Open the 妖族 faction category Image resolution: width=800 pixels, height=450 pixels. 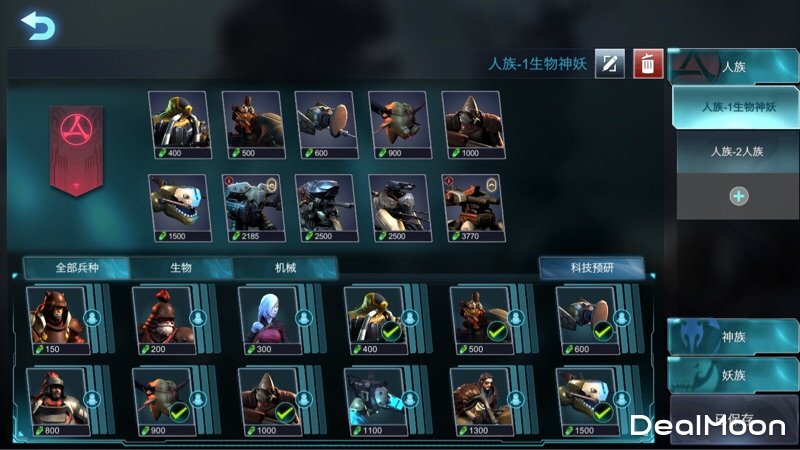pyautogui.click(x=734, y=375)
